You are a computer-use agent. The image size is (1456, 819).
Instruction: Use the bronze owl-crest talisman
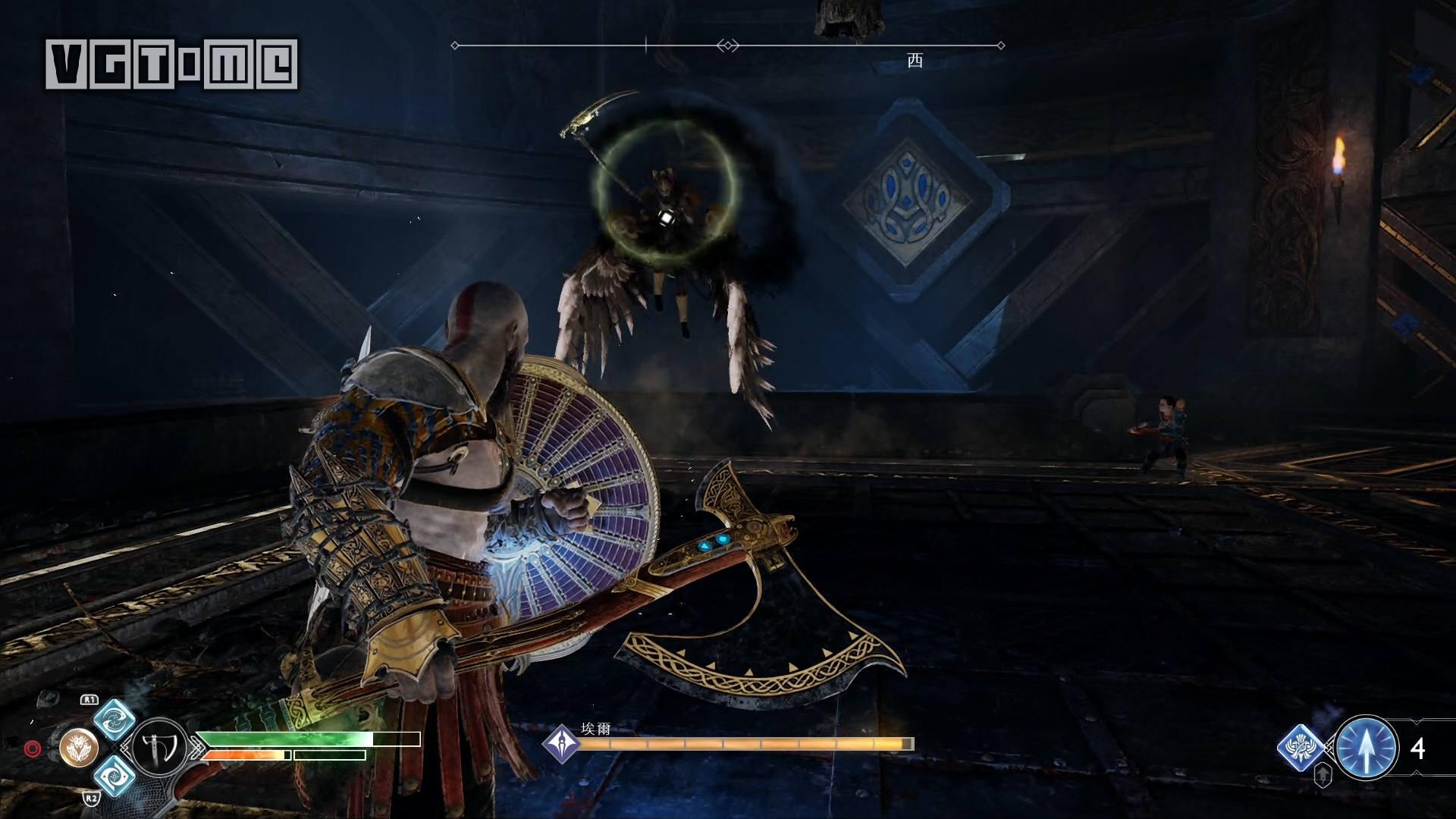click(x=79, y=748)
